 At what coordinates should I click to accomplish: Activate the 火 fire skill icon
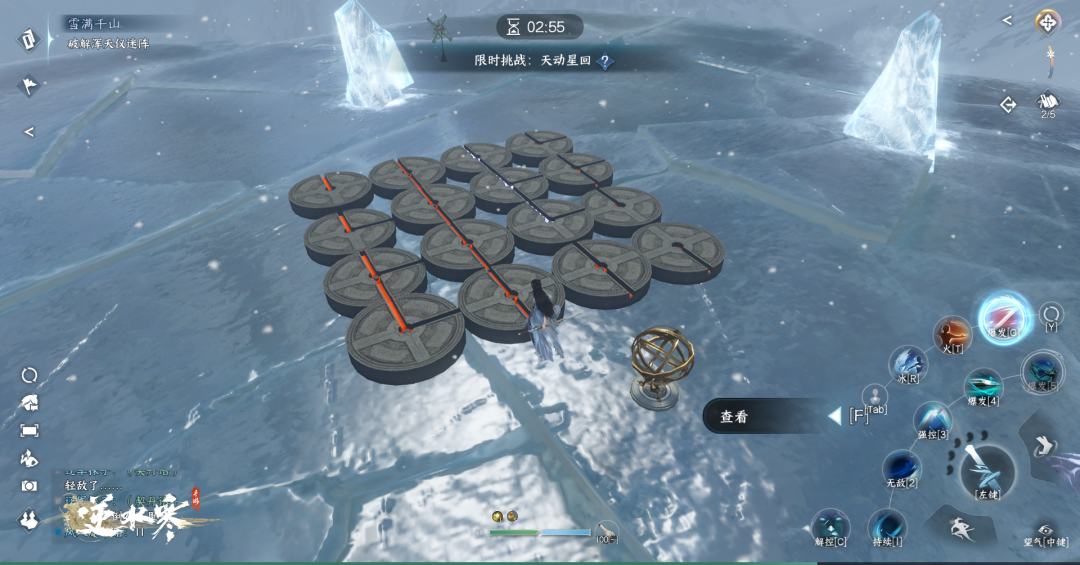[x=952, y=335]
